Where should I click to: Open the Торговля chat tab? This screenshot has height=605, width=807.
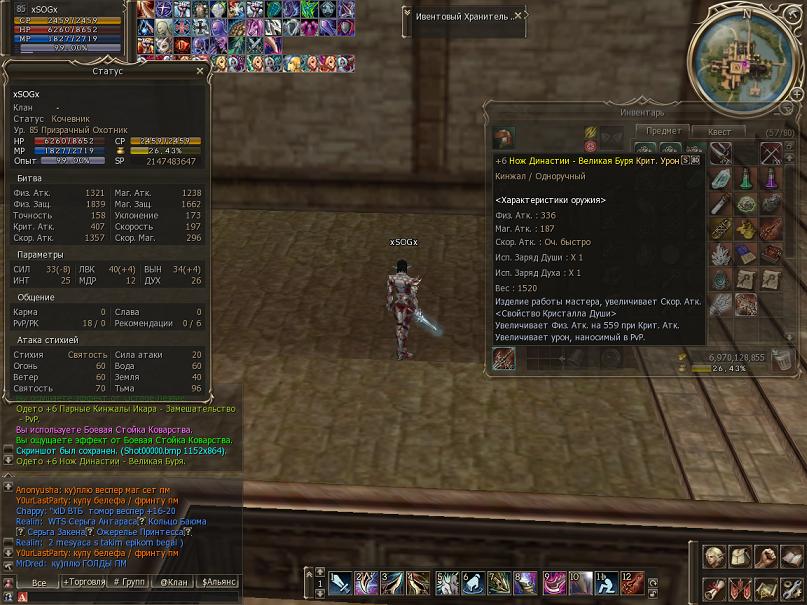point(83,582)
